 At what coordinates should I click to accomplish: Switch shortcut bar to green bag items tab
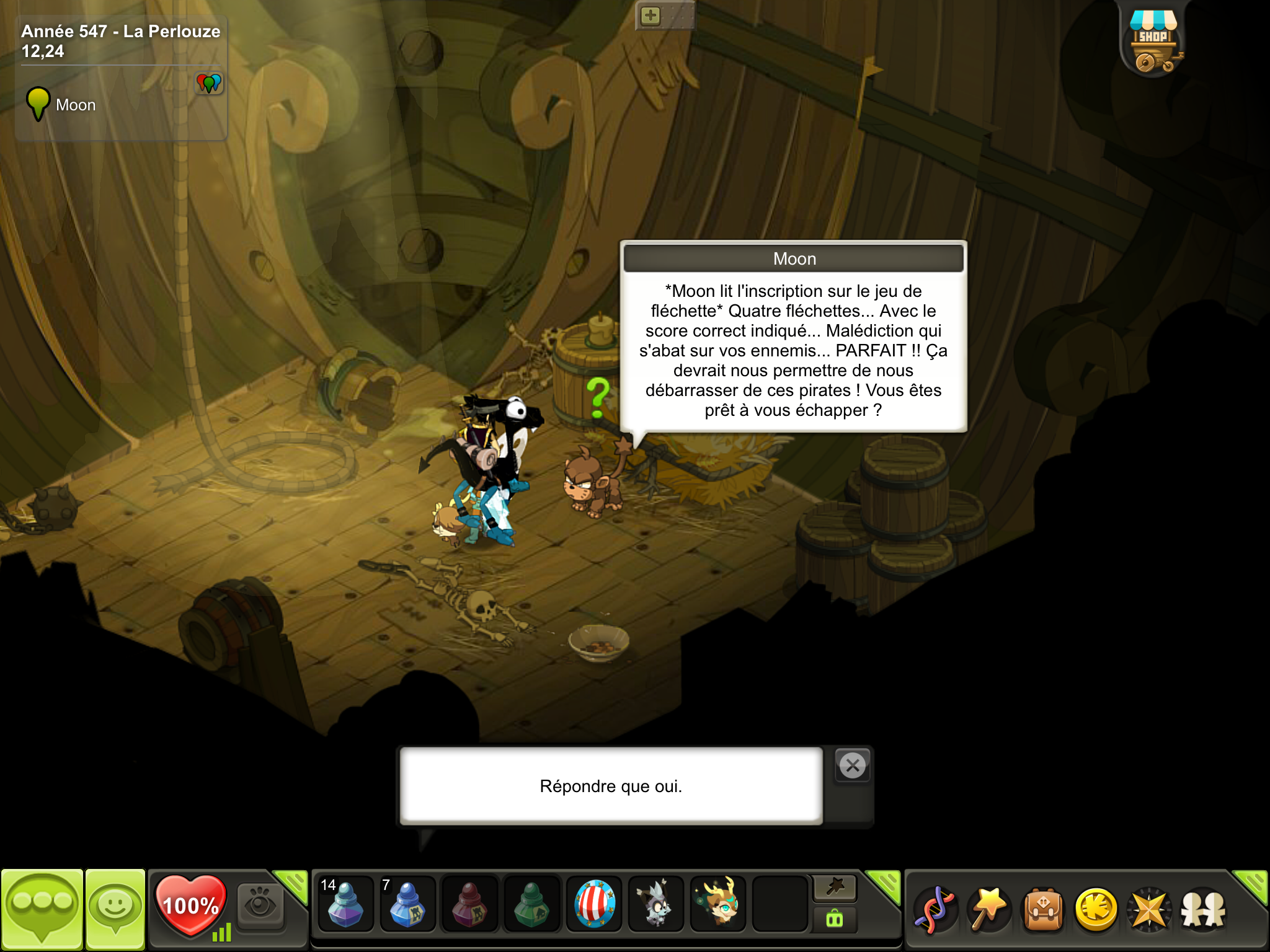click(835, 919)
